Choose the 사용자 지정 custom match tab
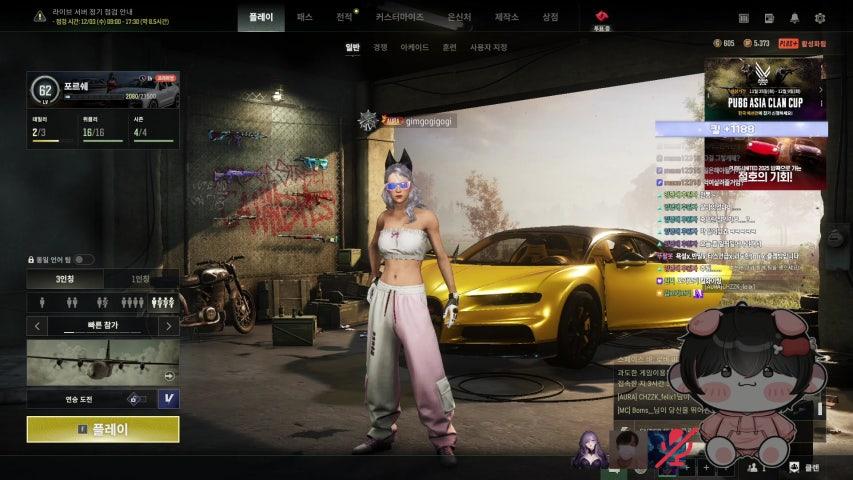 489,47
